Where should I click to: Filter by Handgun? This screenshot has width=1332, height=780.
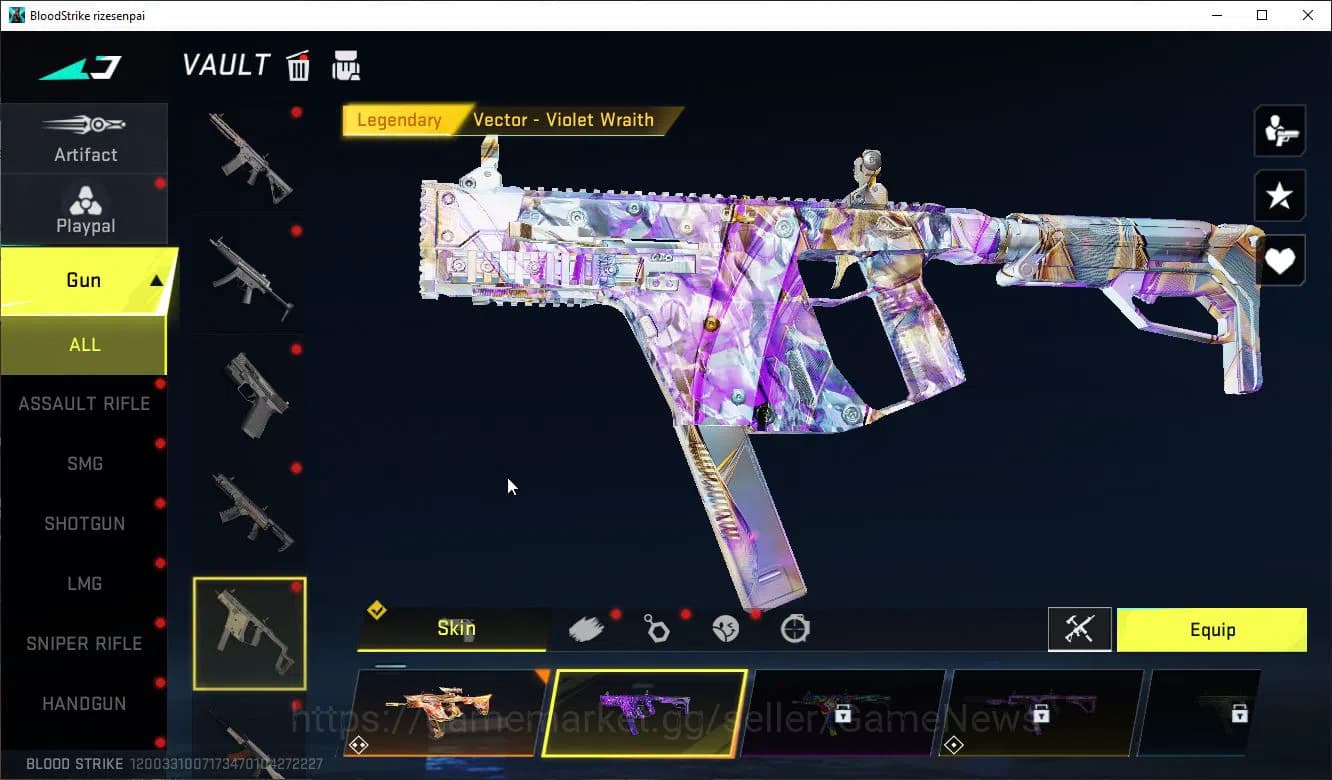[x=84, y=704]
